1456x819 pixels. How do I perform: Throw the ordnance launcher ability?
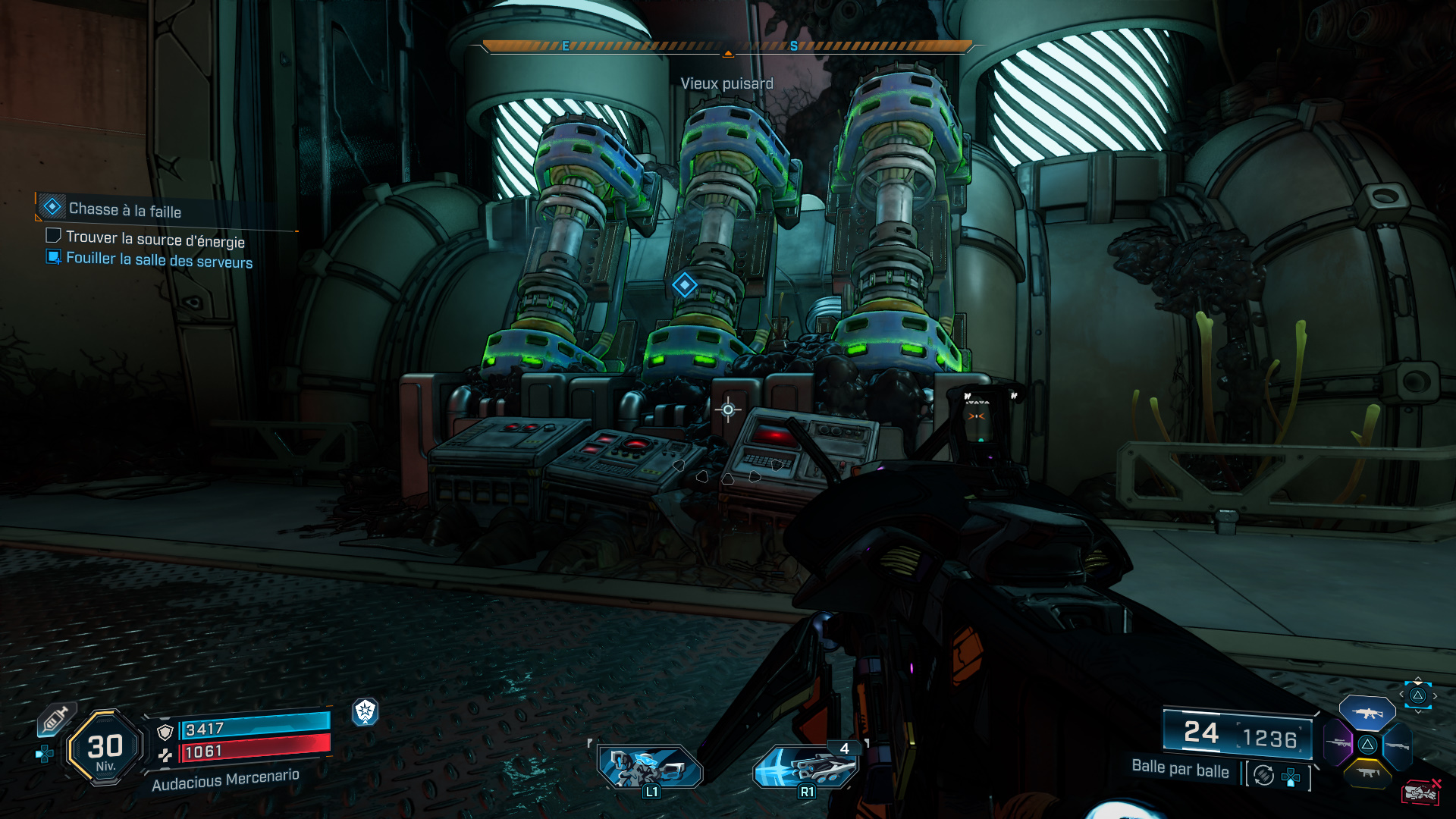click(x=806, y=767)
